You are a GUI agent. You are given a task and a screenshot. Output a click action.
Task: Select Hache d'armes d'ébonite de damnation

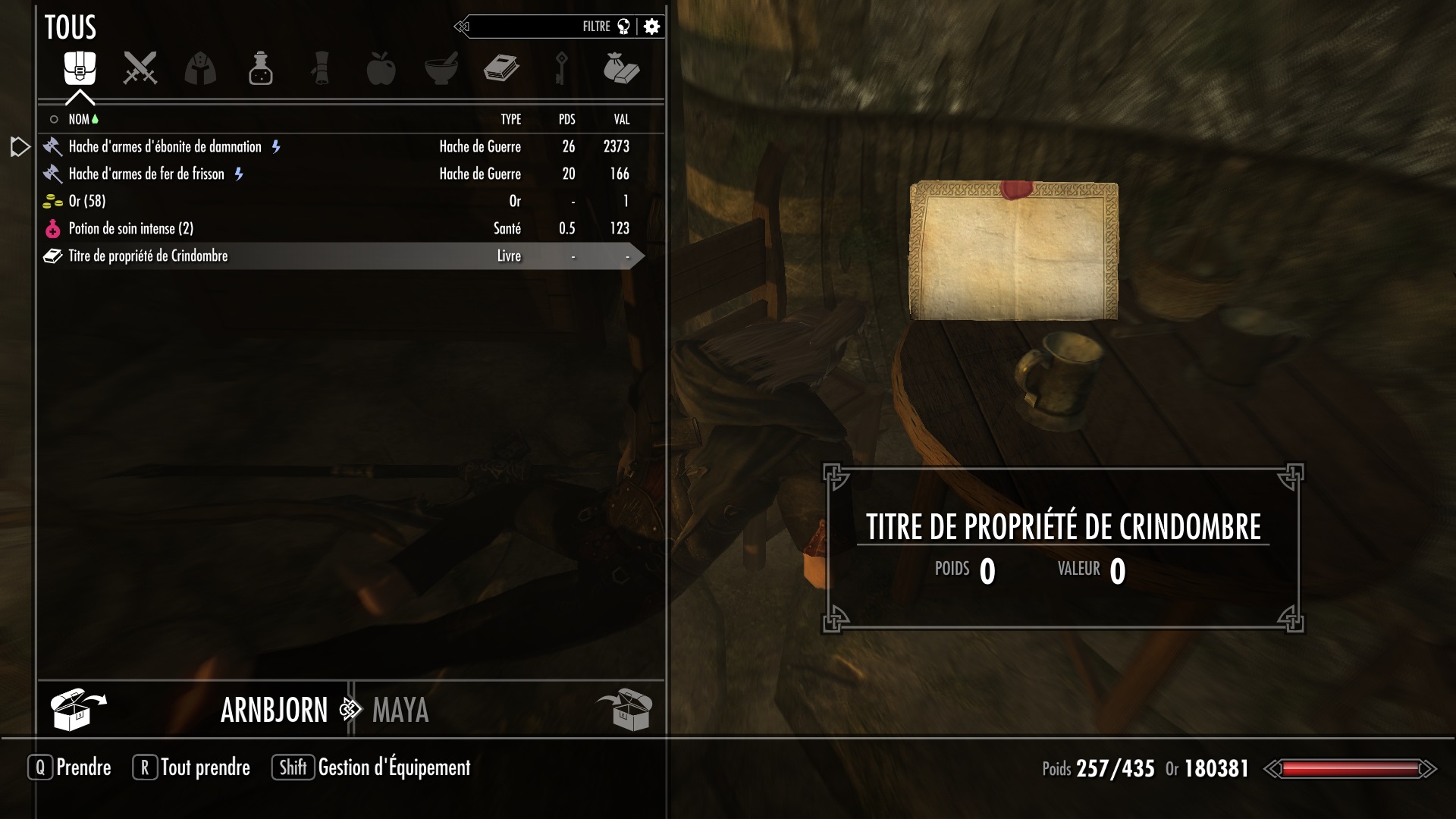165,146
